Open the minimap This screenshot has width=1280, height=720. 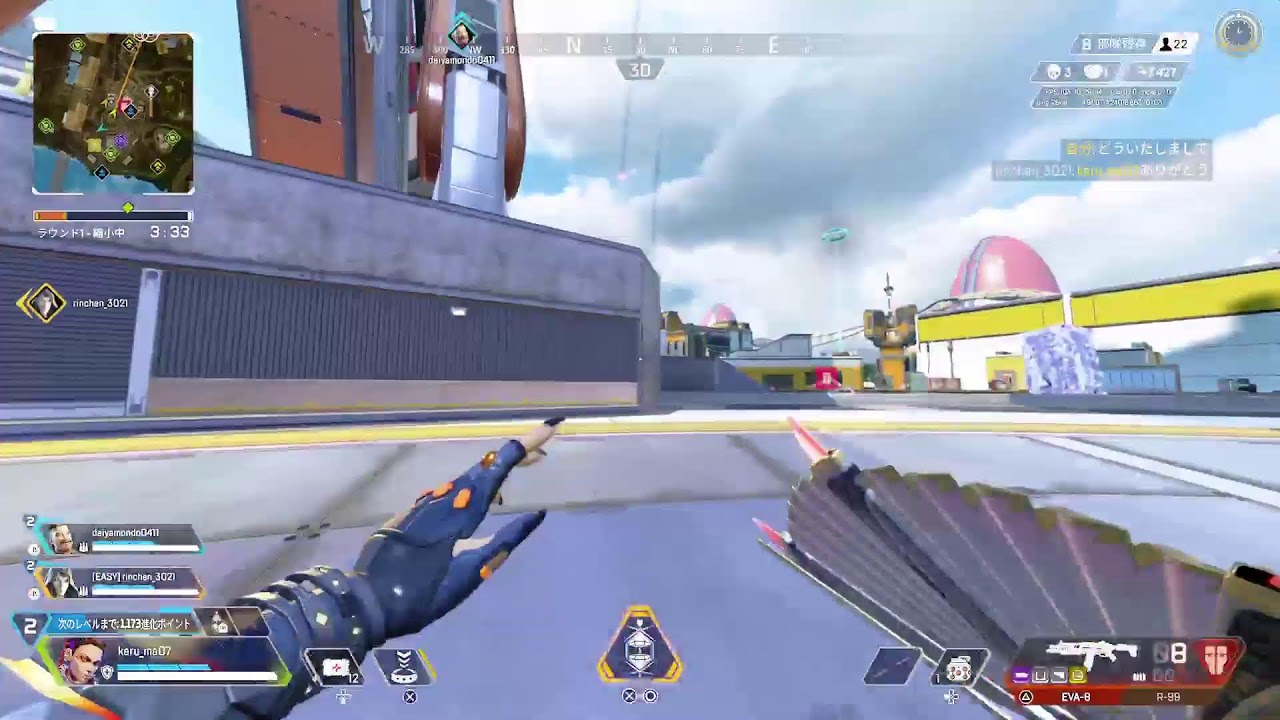pyautogui.click(x=113, y=113)
